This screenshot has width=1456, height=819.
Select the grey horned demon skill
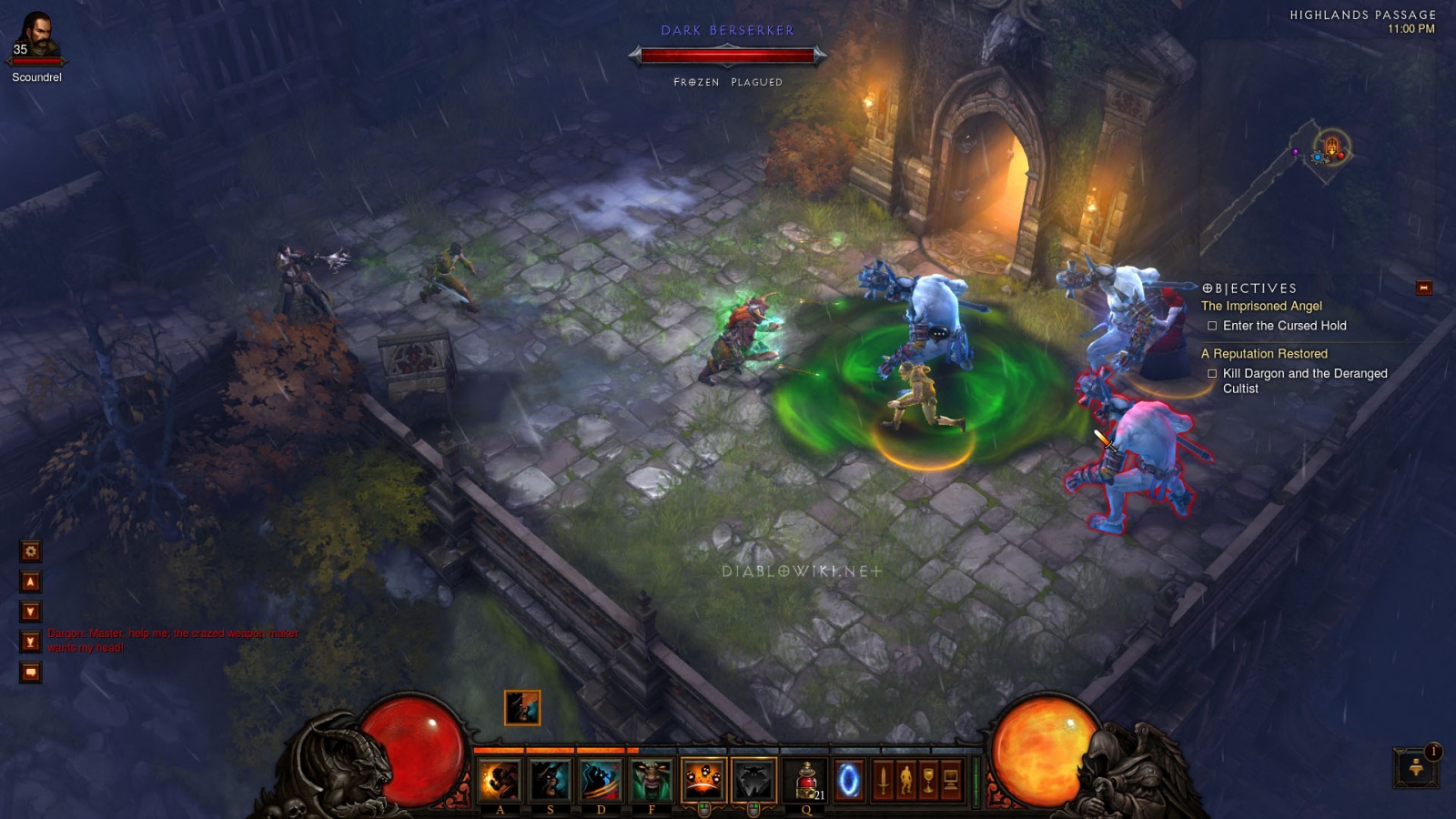[x=753, y=780]
